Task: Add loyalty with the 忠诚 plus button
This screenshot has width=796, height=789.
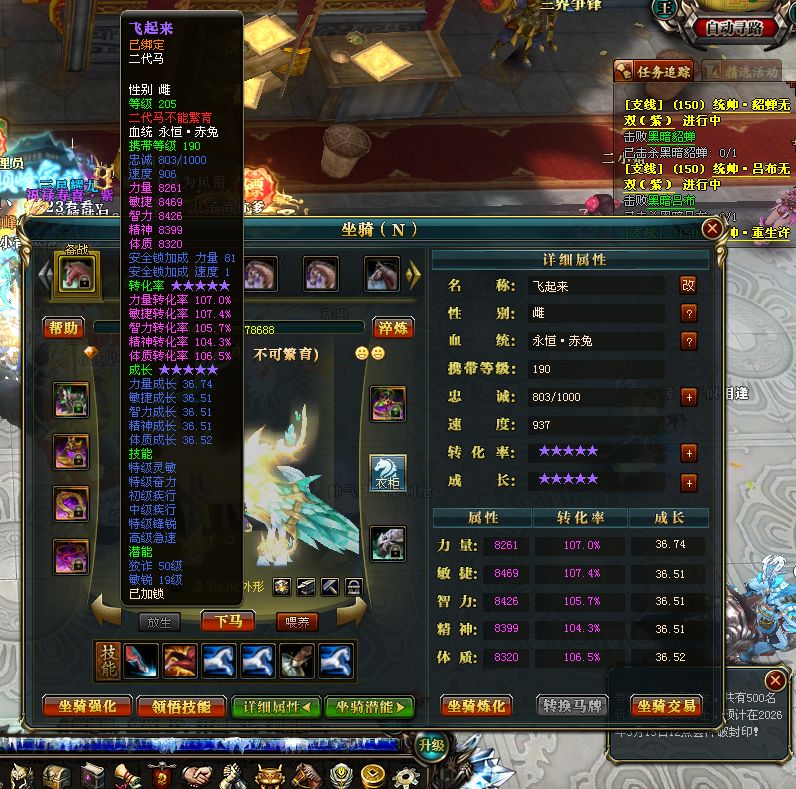Action: [688, 397]
